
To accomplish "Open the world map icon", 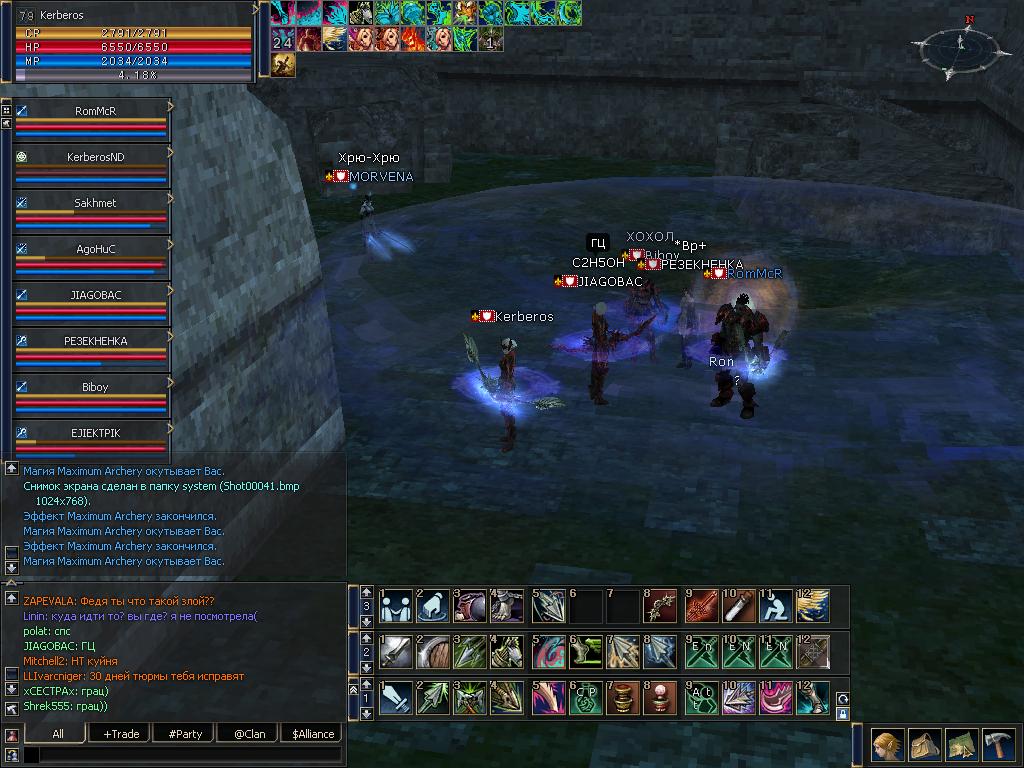I will 962,745.
